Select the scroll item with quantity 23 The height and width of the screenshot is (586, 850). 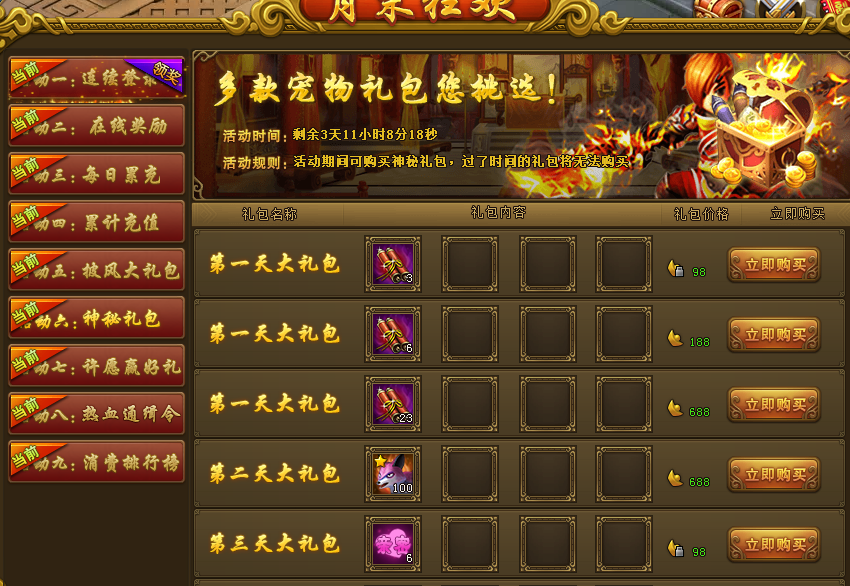click(x=393, y=404)
